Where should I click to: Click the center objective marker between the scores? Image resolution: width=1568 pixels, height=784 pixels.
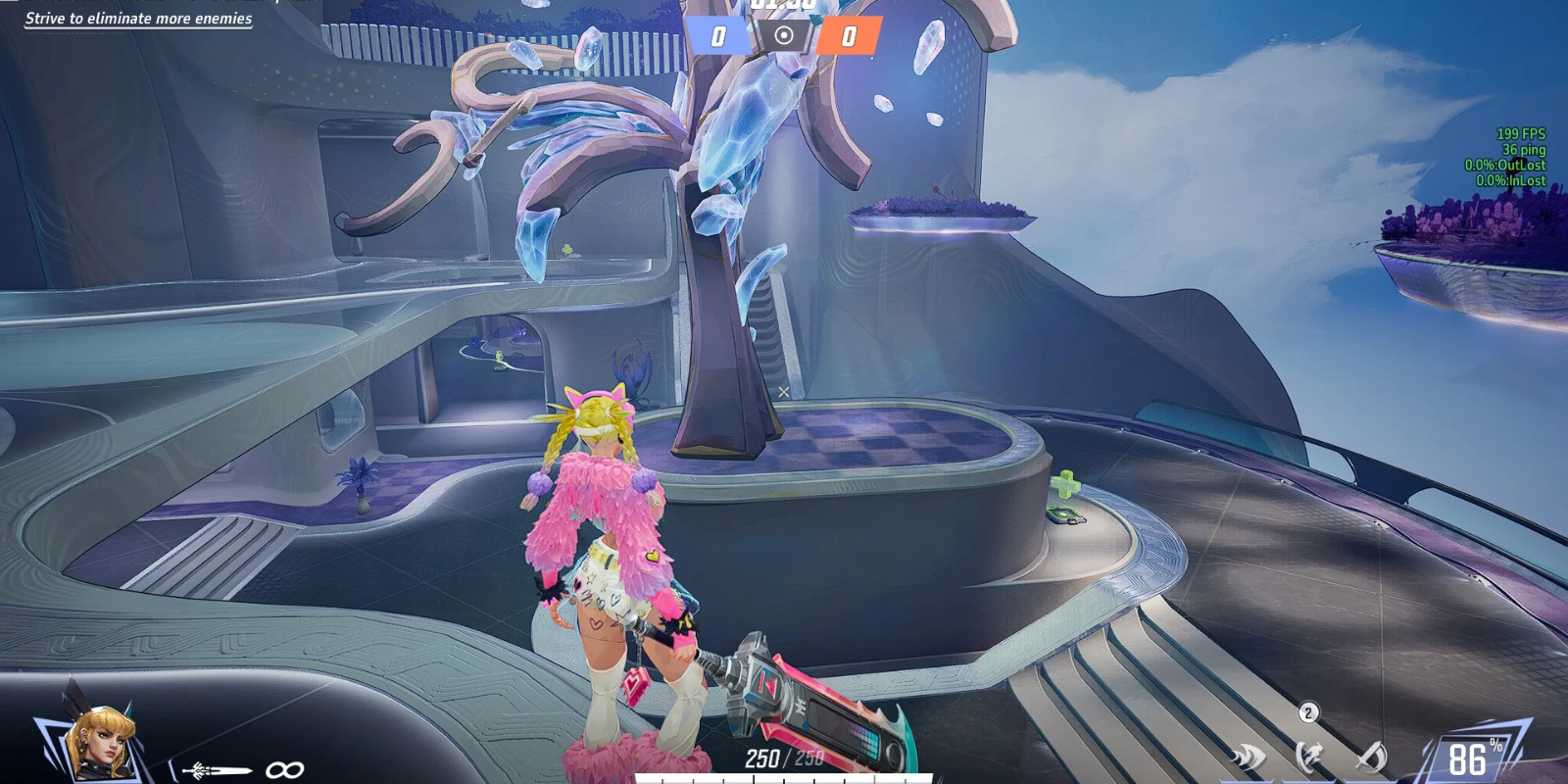pos(784,36)
